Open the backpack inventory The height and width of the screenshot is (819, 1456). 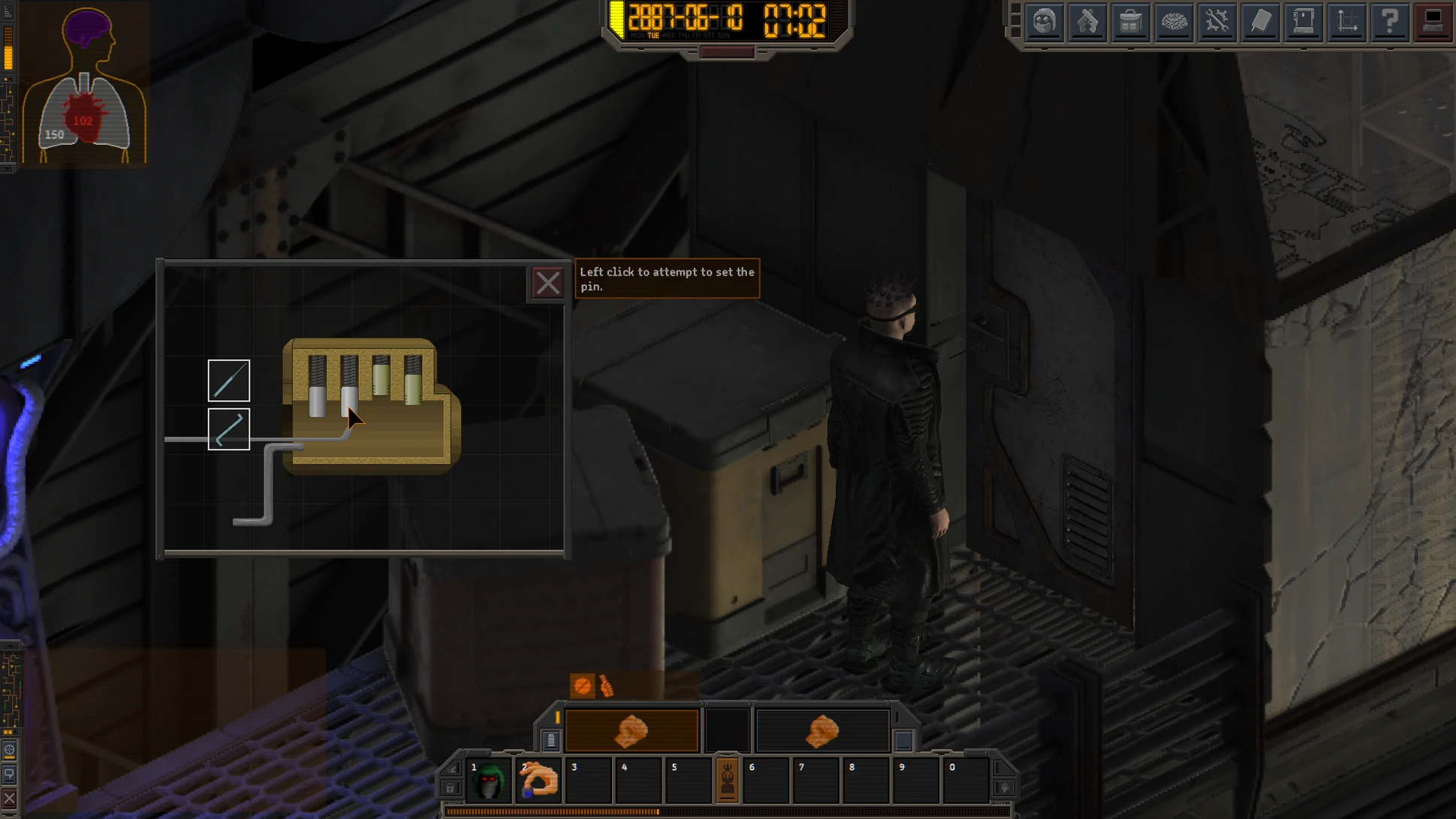coord(1130,22)
